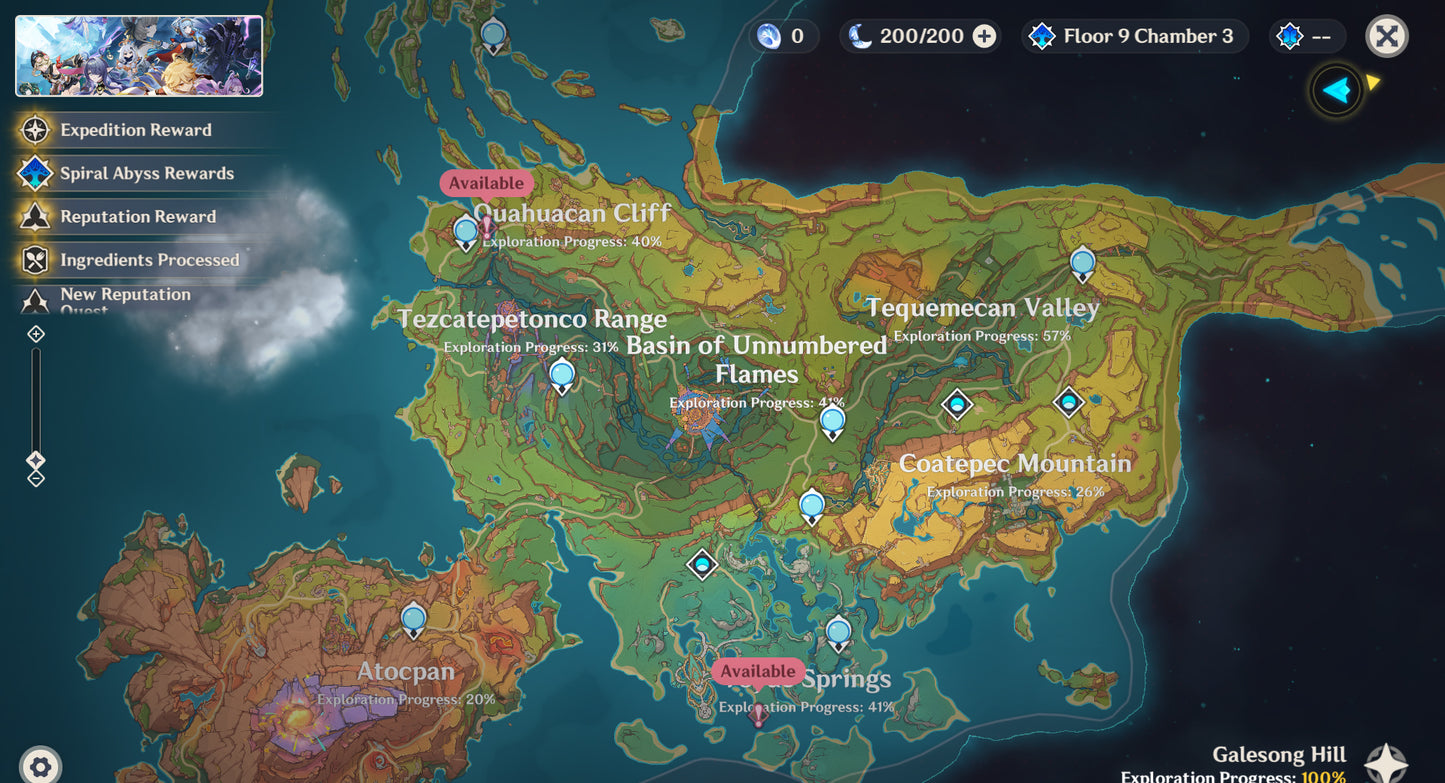This screenshot has width=1445, height=783.
Task: Add resin with the plus button
Action: click(x=985, y=37)
